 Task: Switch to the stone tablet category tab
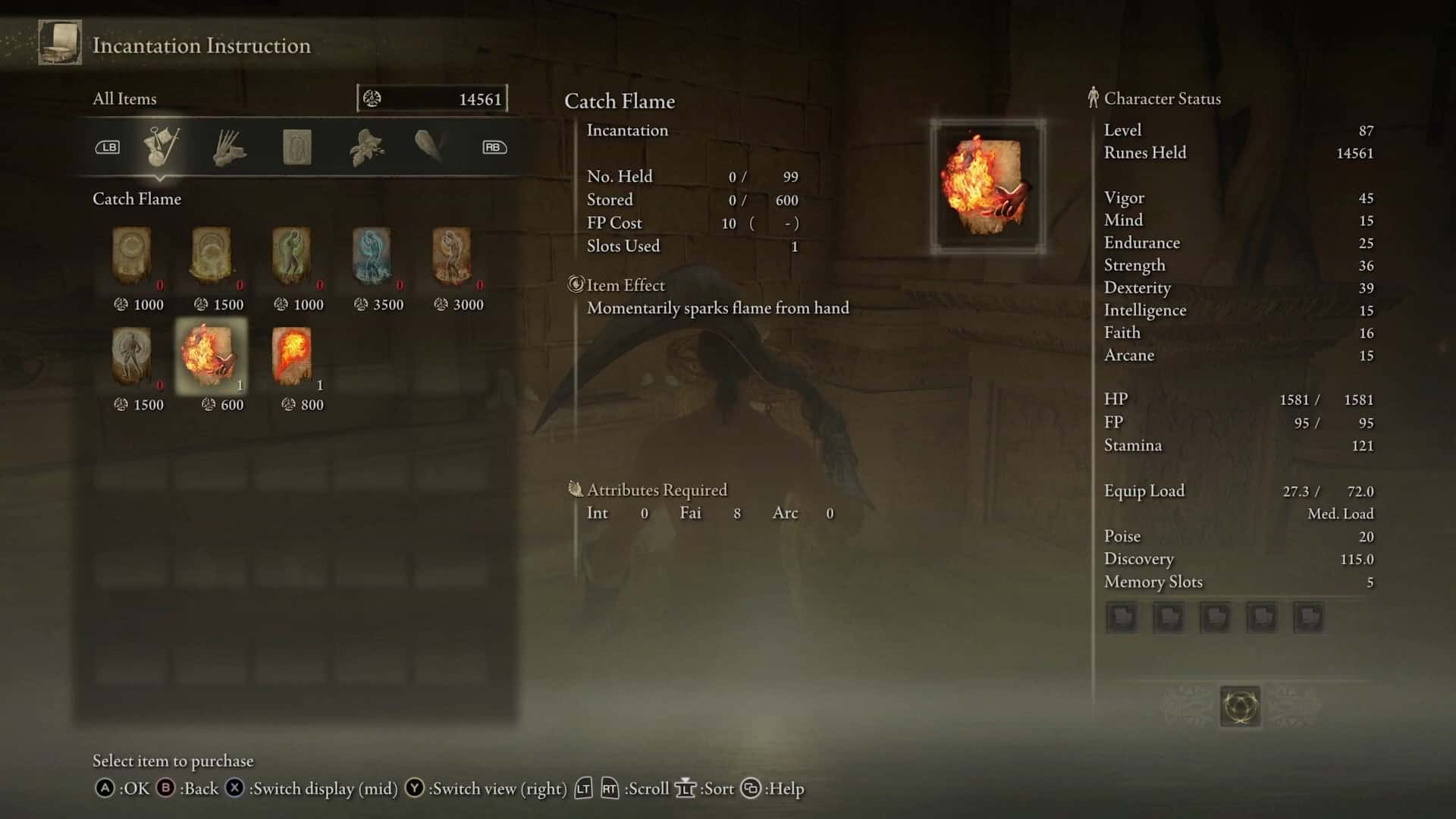[x=297, y=147]
